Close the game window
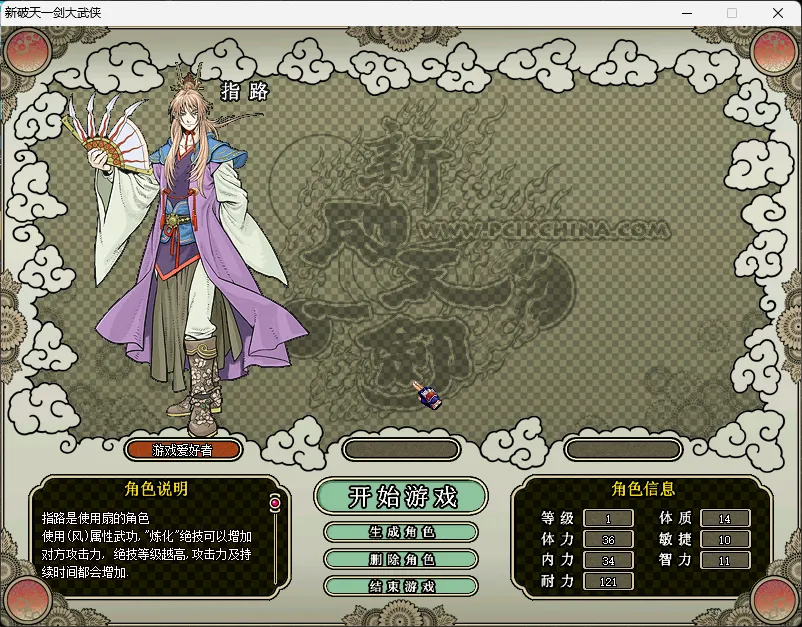Viewport: 802px width, 627px height. point(778,13)
